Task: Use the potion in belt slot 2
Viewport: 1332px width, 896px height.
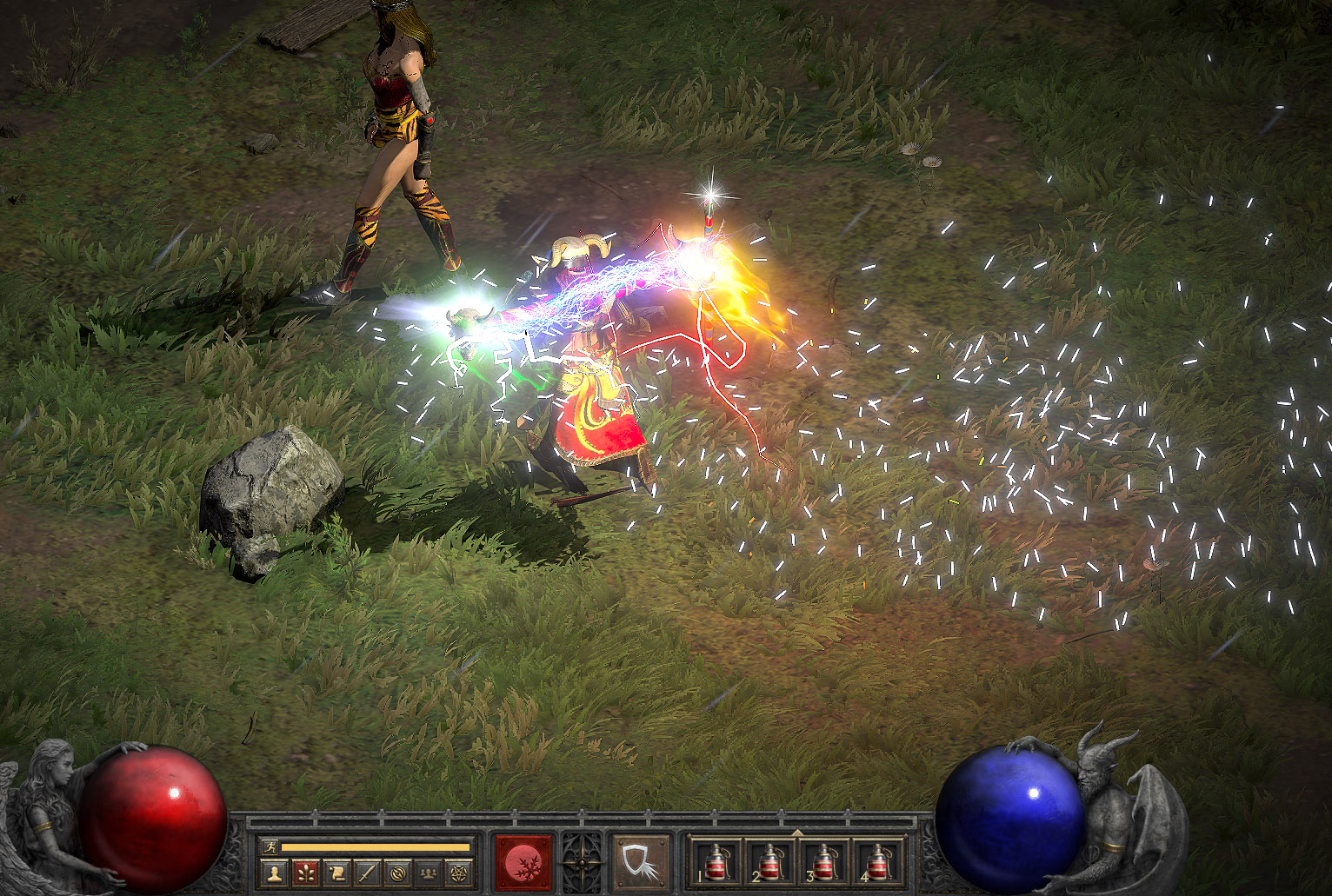Action: coord(770,863)
